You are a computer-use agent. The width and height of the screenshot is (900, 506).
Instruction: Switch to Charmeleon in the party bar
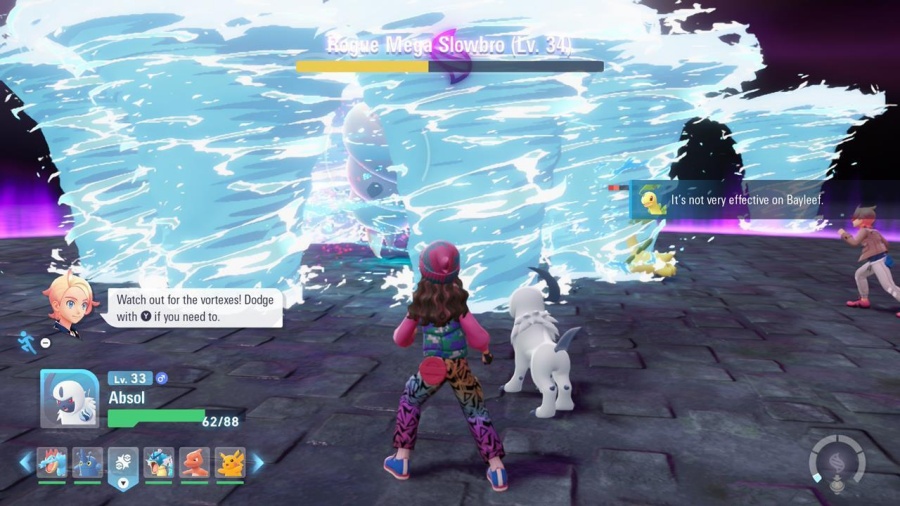click(194, 462)
